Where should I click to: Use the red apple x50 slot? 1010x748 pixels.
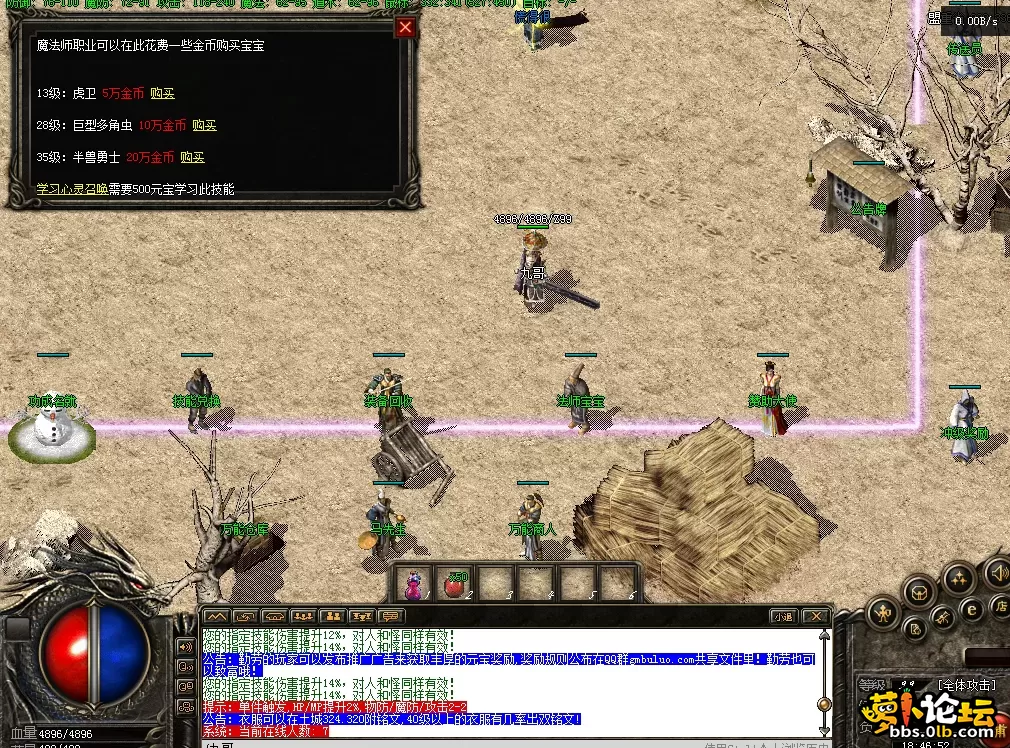coord(456,583)
